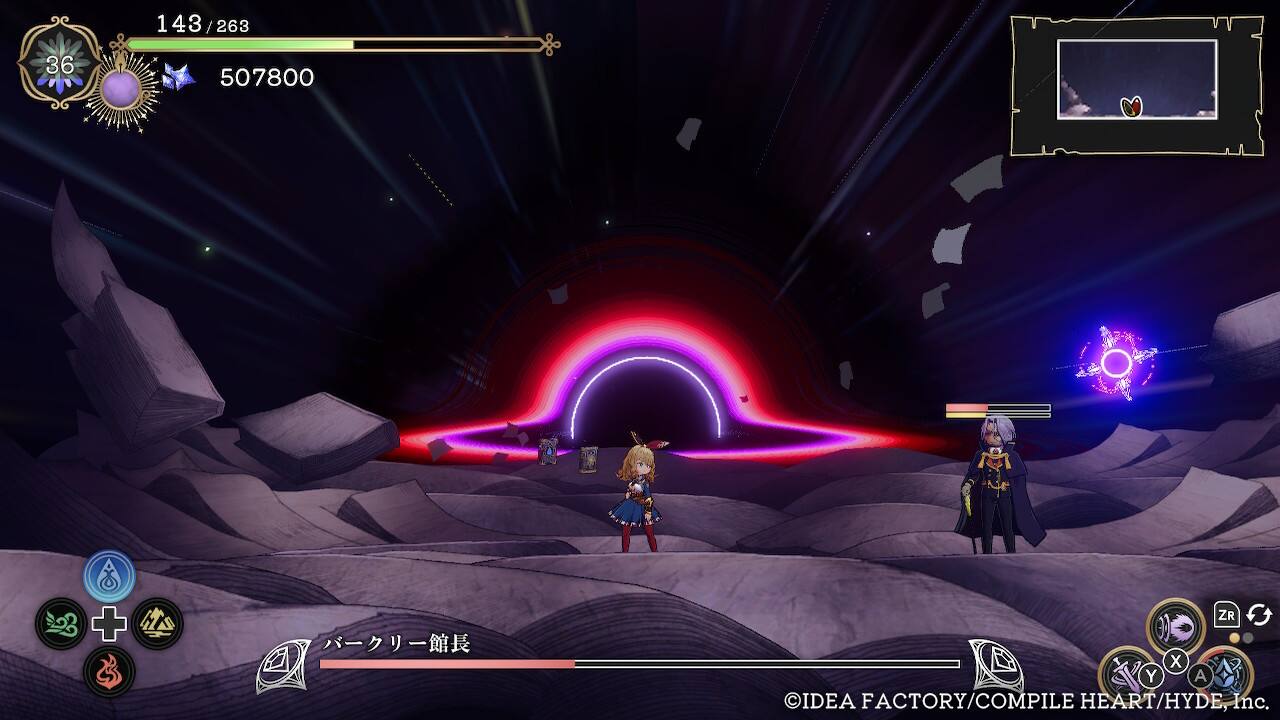Switch to the green wind element
The height and width of the screenshot is (720, 1280).
(61, 624)
